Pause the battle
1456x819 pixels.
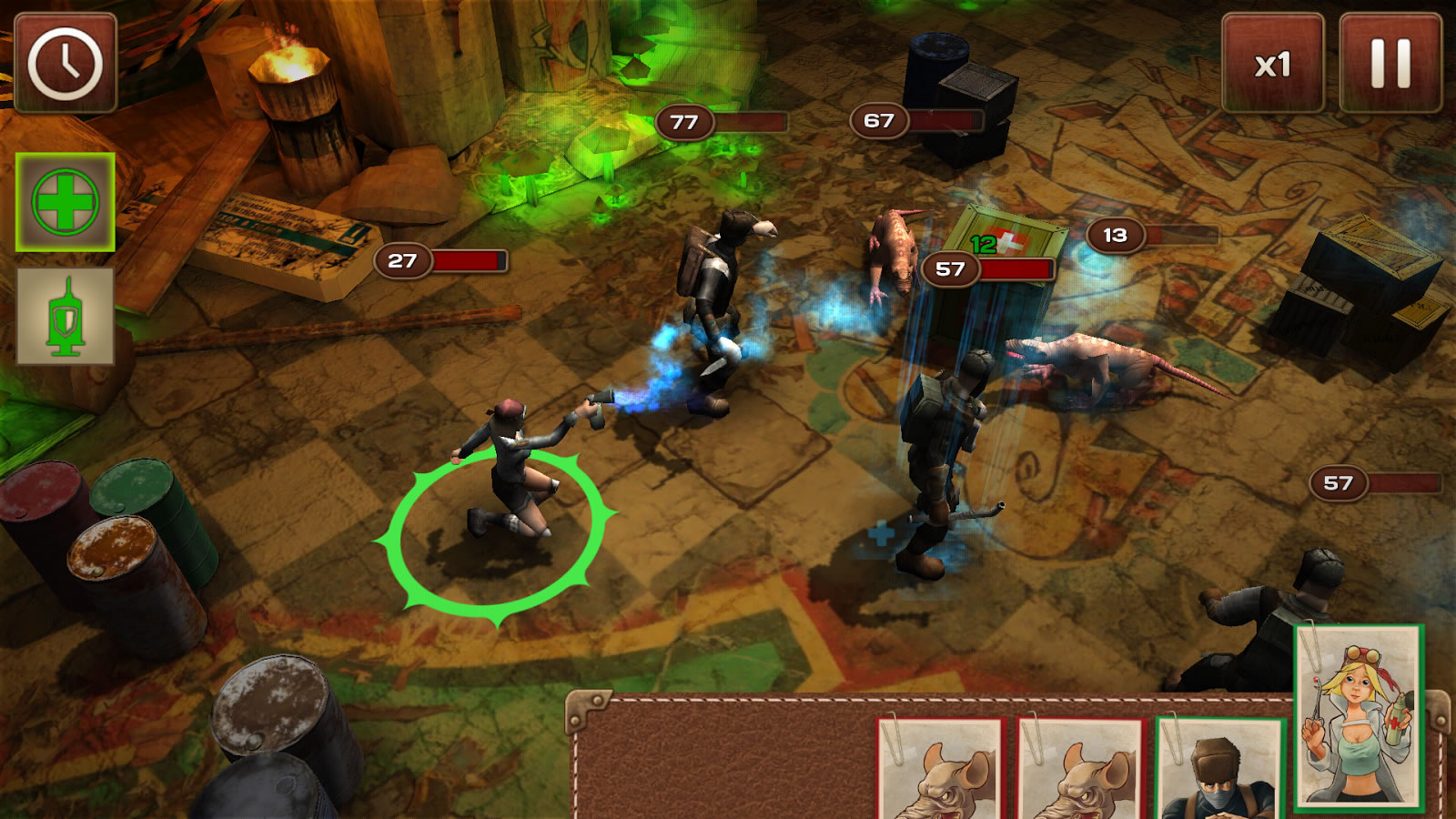pos(1390,64)
